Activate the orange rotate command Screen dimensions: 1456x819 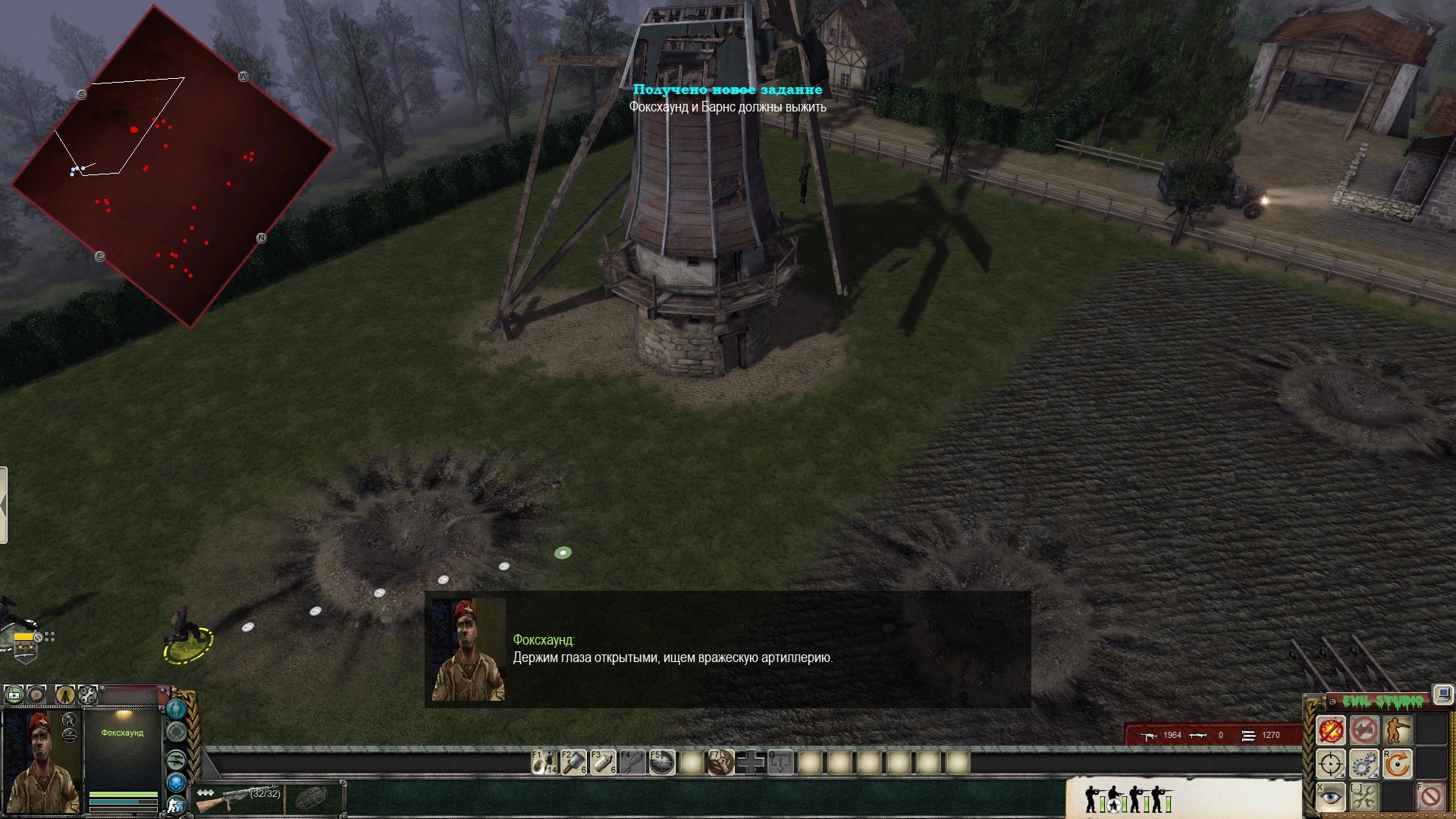[x=1397, y=764]
